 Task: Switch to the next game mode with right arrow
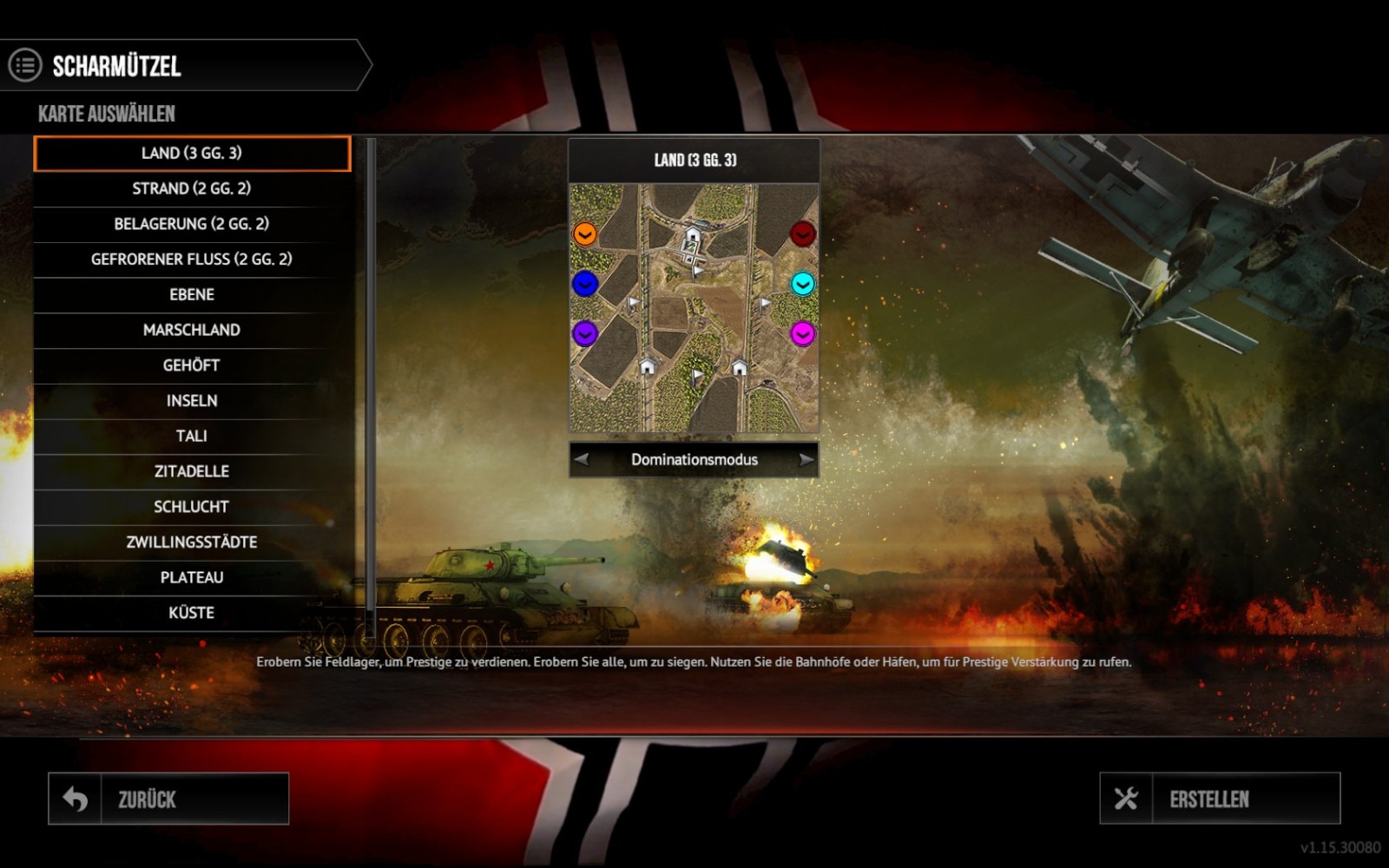pyautogui.click(x=806, y=459)
